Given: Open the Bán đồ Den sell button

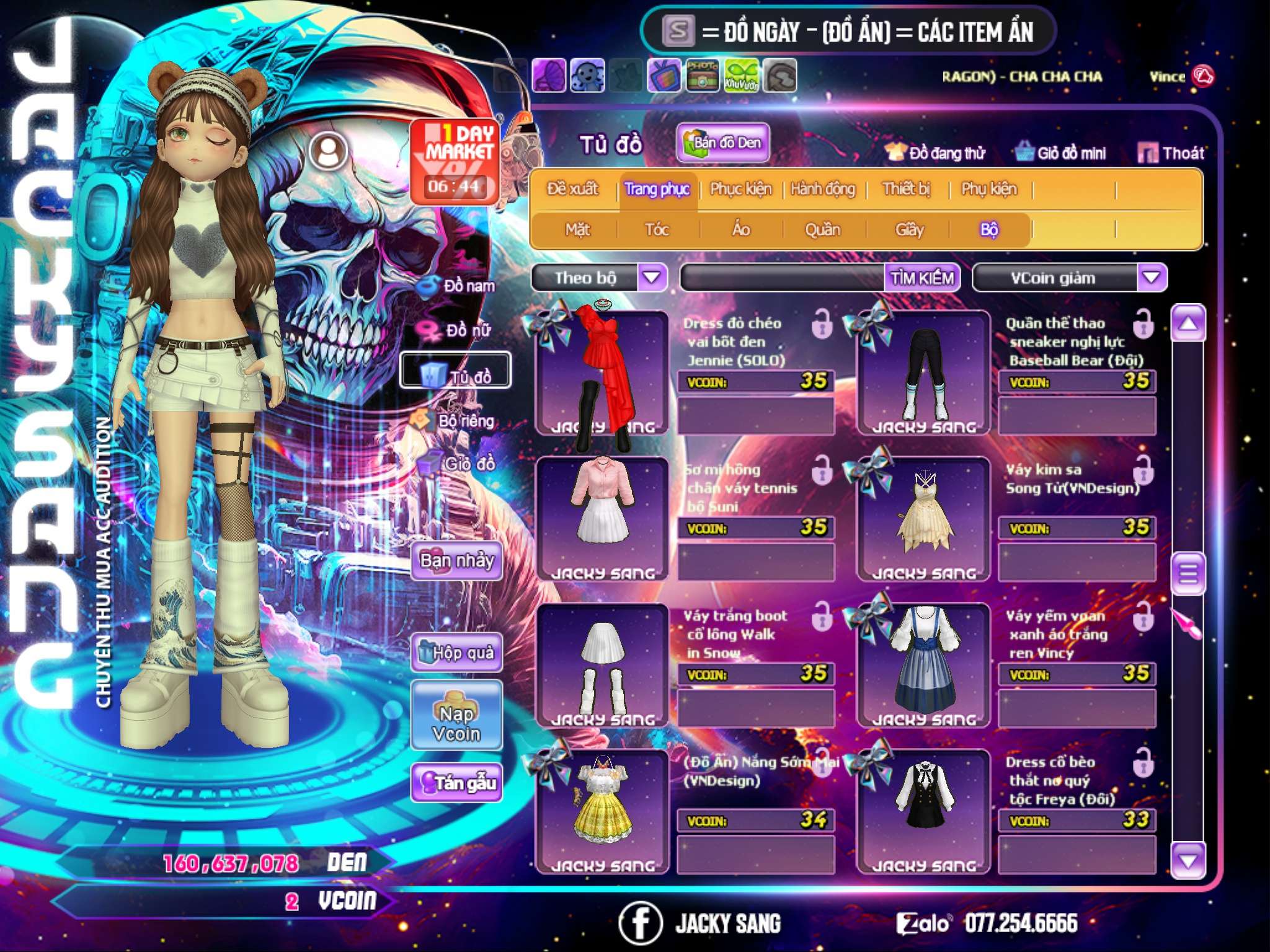Looking at the screenshot, I should (722, 143).
